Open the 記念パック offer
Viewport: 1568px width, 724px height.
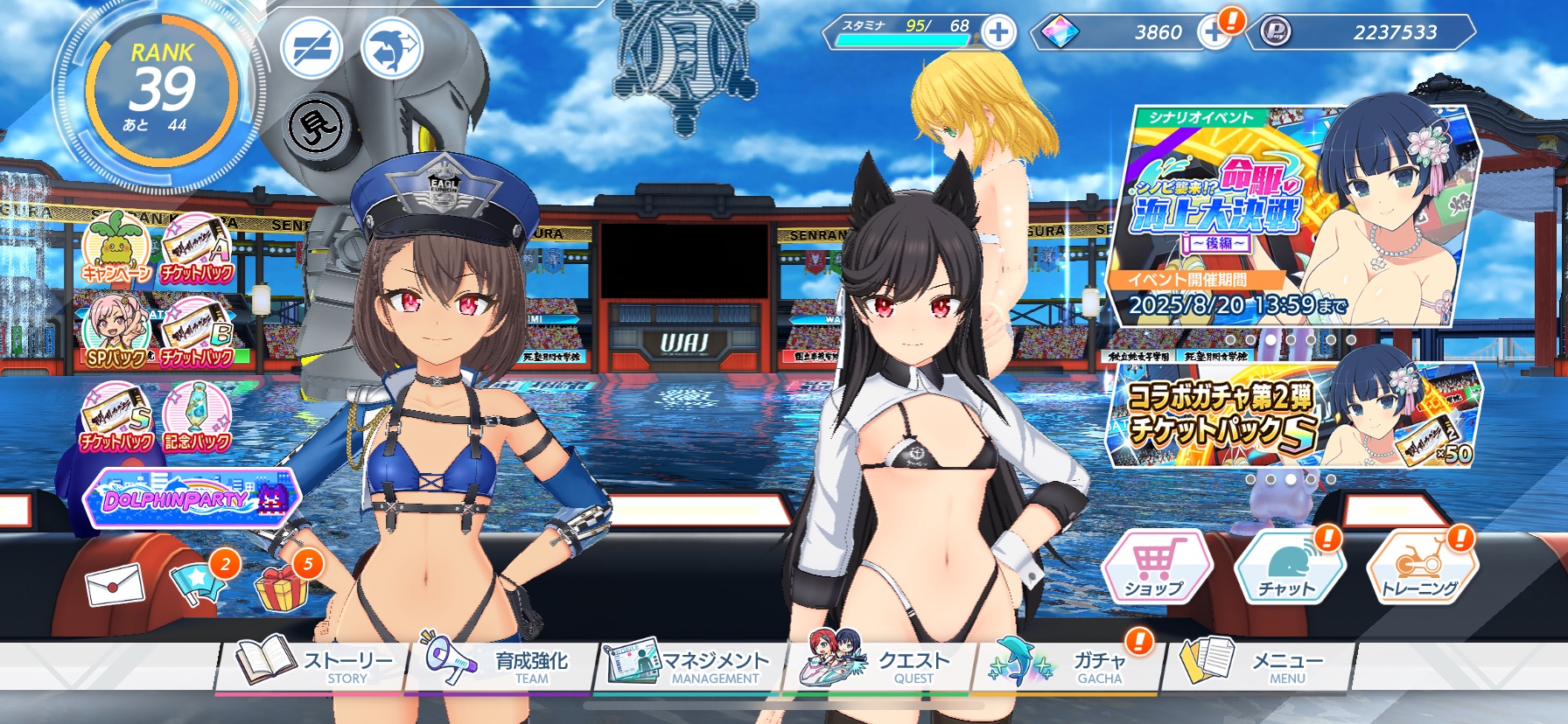point(198,418)
